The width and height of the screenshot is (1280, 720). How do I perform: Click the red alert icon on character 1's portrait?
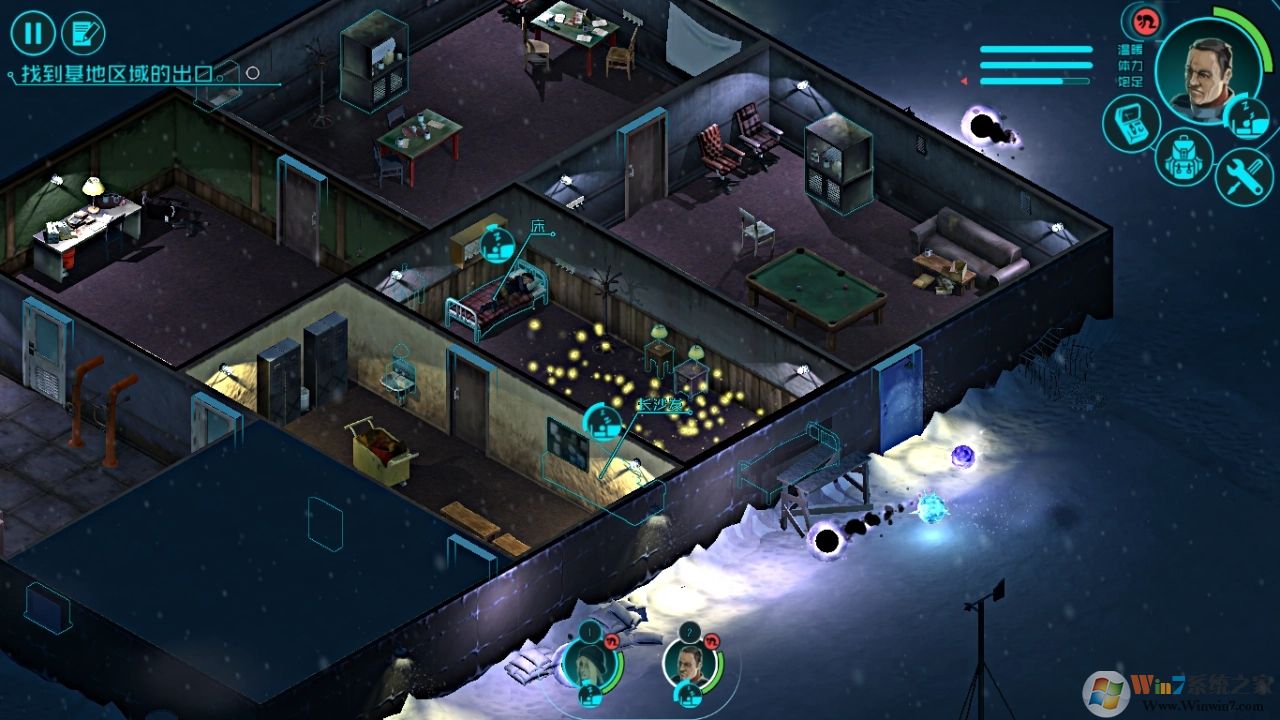coord(611,641)
